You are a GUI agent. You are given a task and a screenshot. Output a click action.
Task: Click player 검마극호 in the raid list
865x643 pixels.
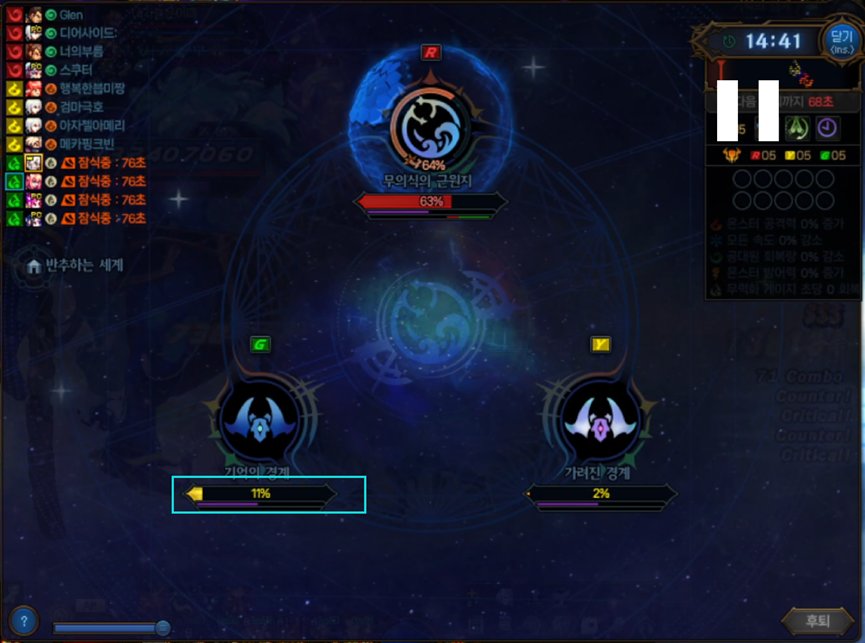point(82,107)
